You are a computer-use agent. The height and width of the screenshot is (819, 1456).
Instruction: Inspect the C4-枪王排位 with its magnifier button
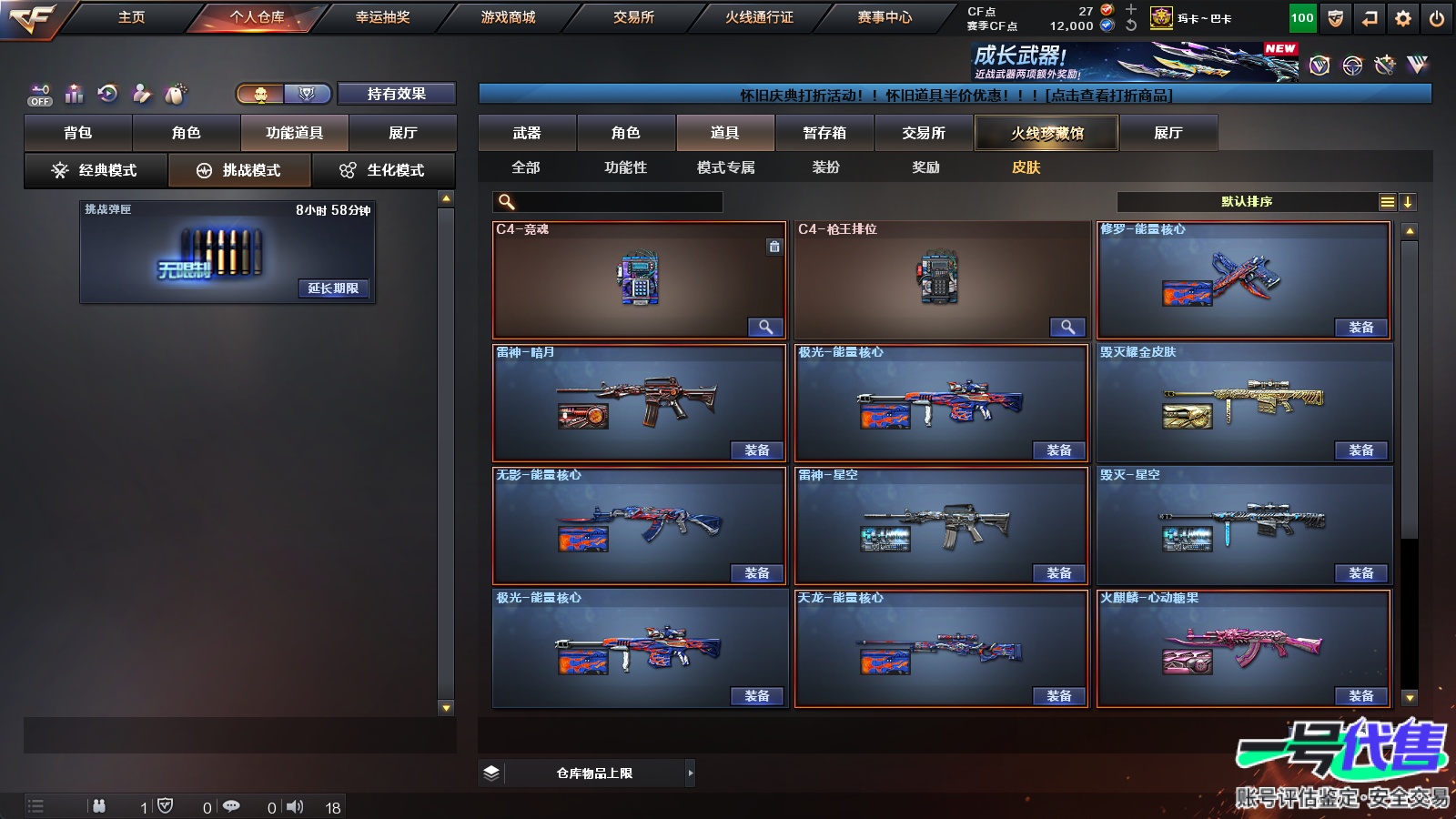1067,327
